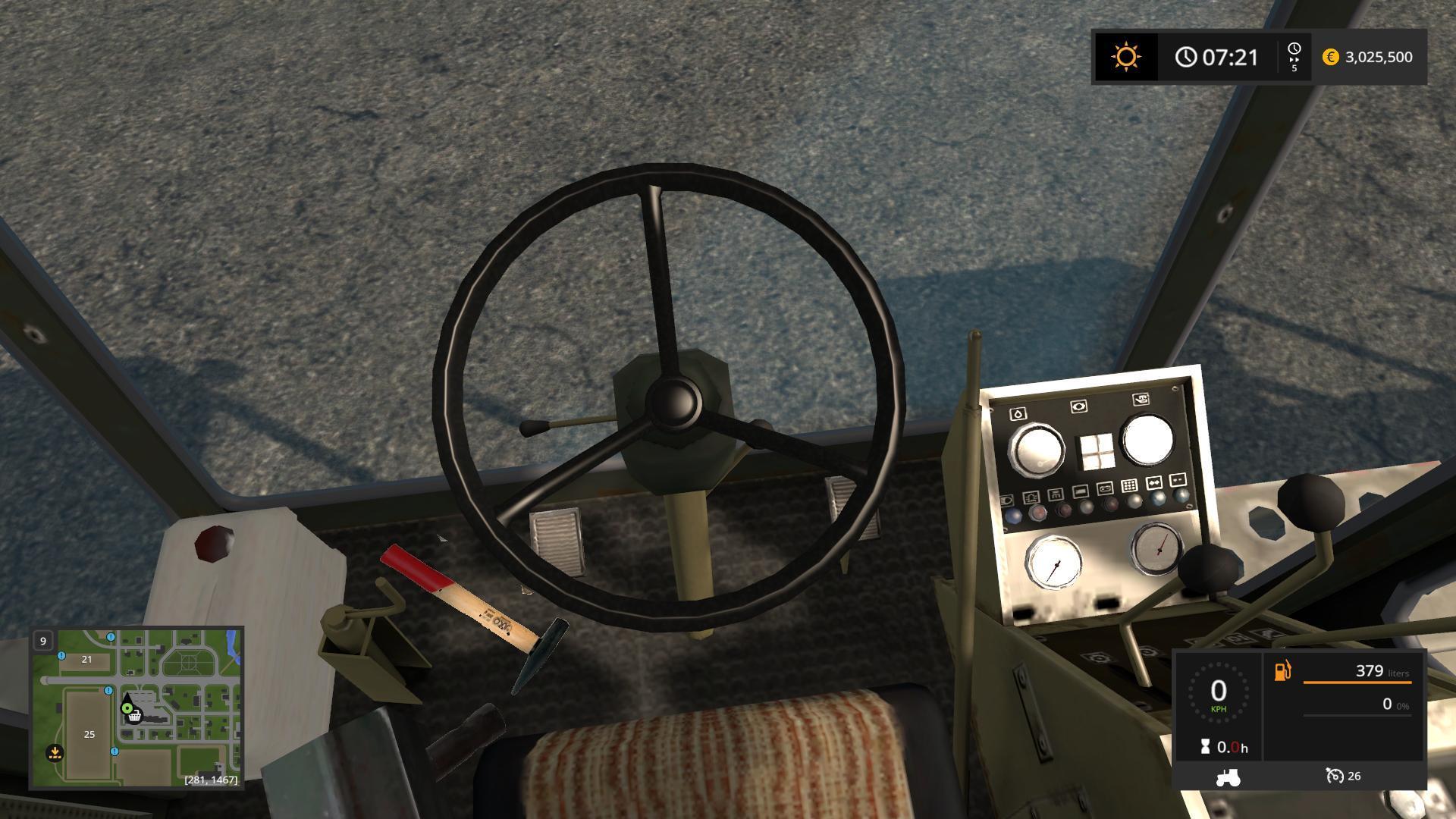
Task: Click the shop basket marker on minimap
Action: coord(135,716)
